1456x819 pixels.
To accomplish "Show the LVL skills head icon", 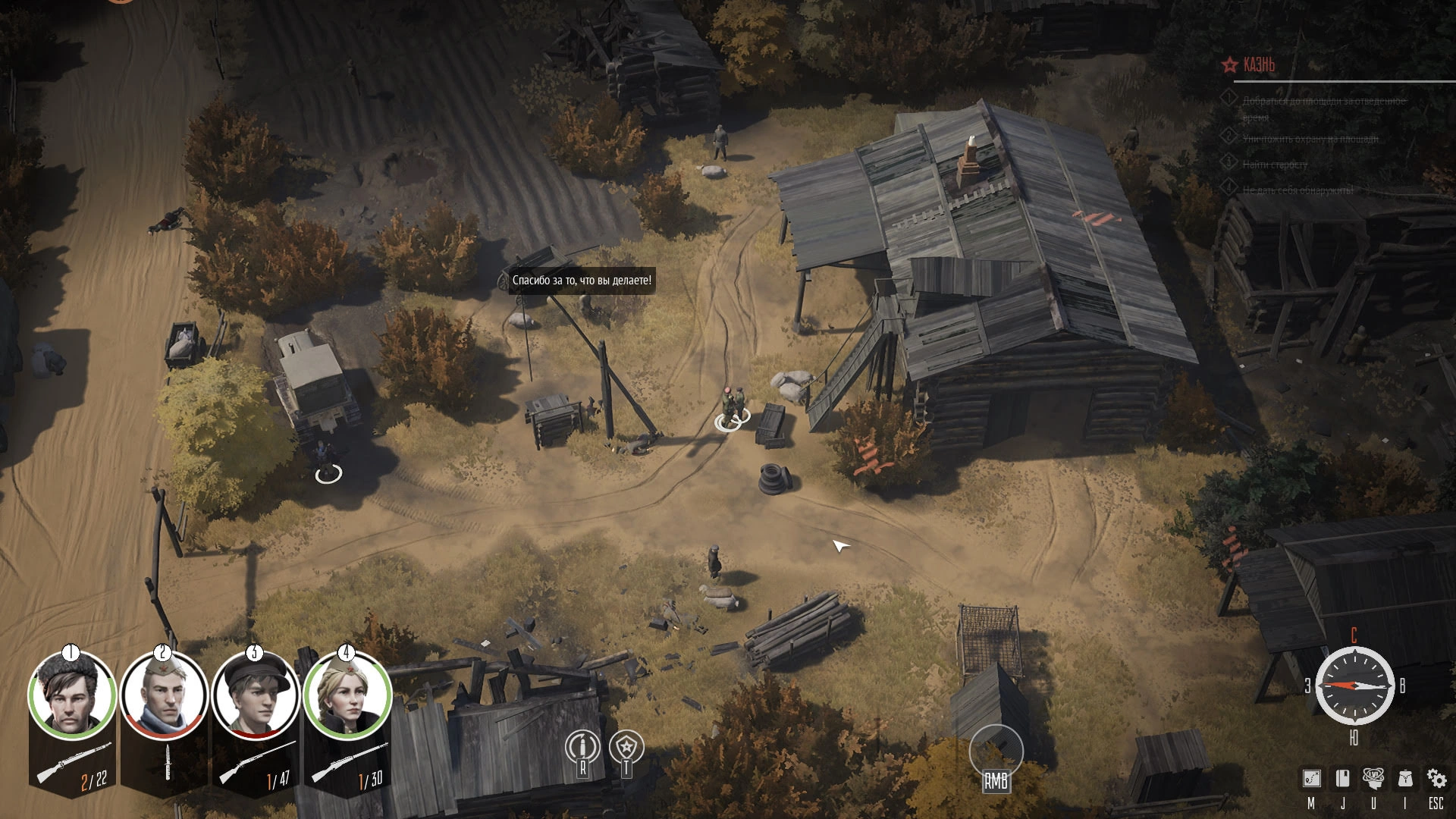I will [1373, 779].
